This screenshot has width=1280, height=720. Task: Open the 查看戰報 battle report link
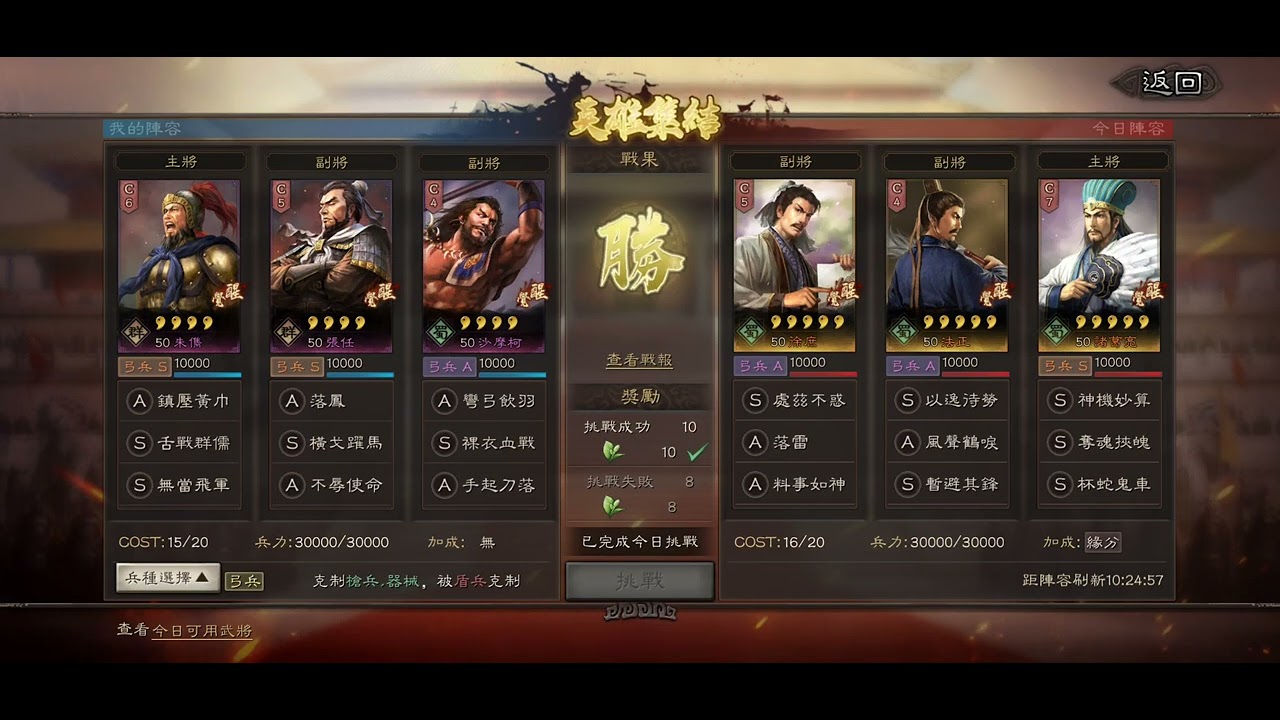coord(640,361)
